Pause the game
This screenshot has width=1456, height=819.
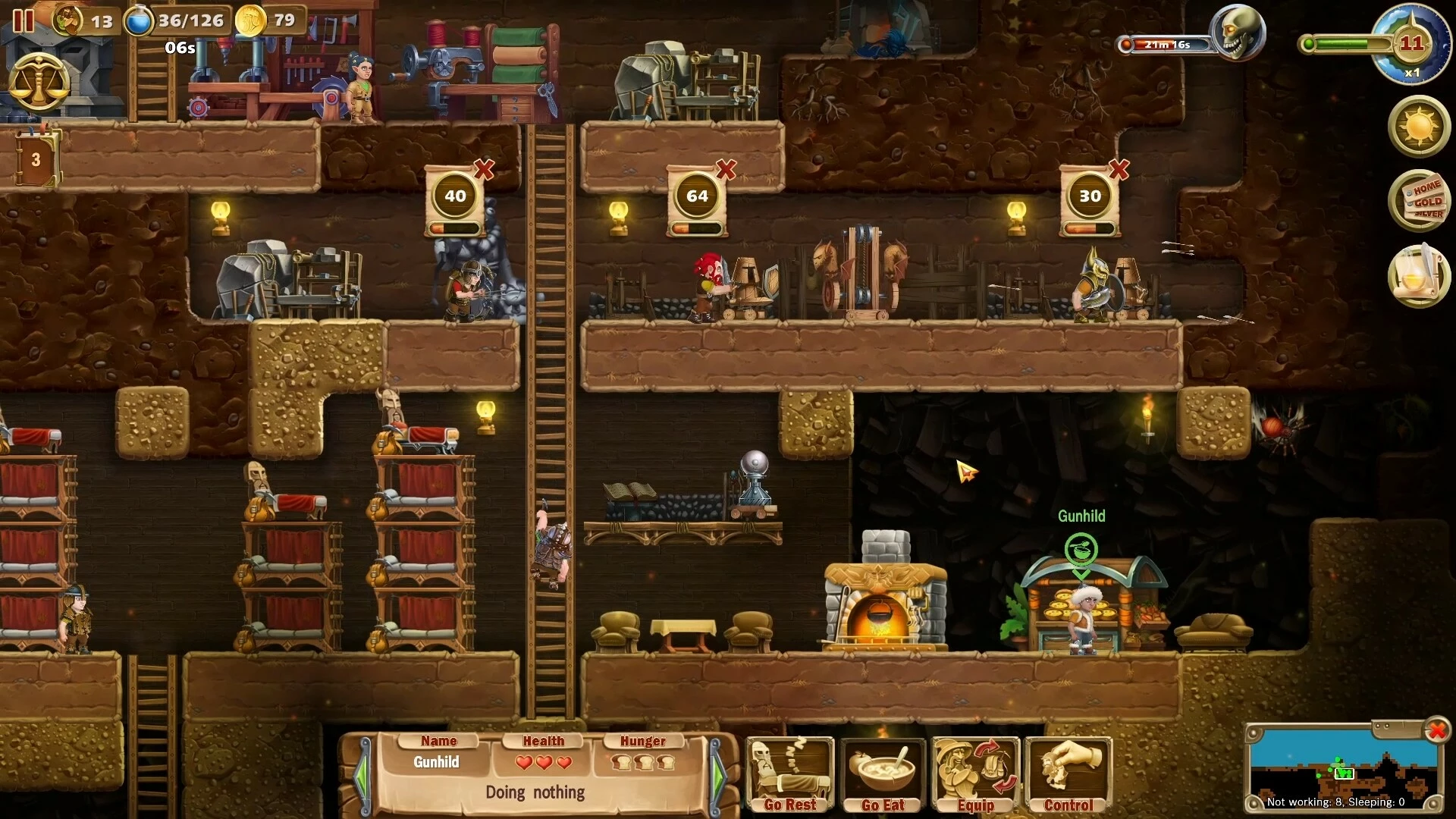24,20
